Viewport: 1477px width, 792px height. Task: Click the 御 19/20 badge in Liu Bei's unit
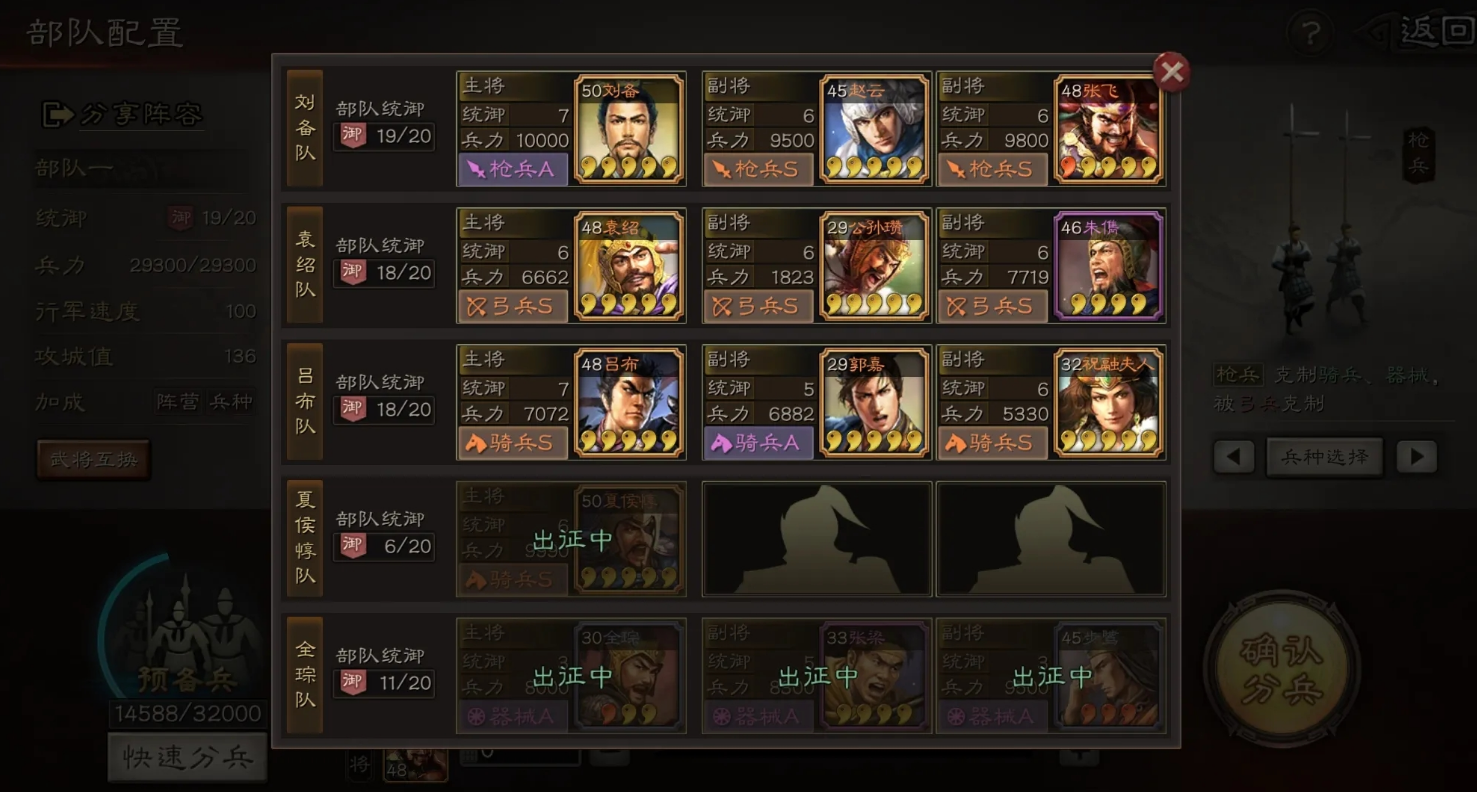384,137
